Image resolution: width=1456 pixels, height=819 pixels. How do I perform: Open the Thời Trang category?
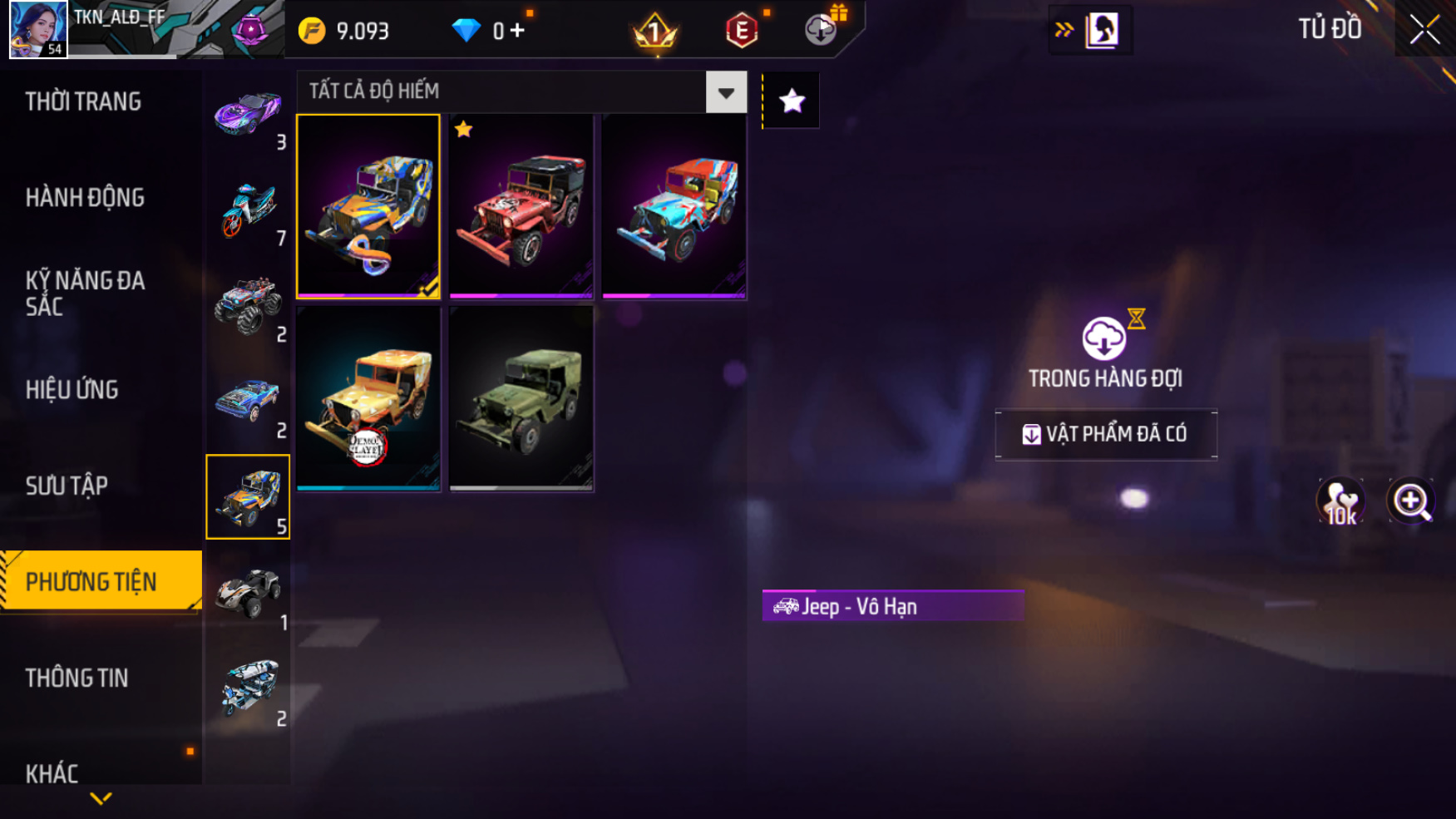(83, 101)
